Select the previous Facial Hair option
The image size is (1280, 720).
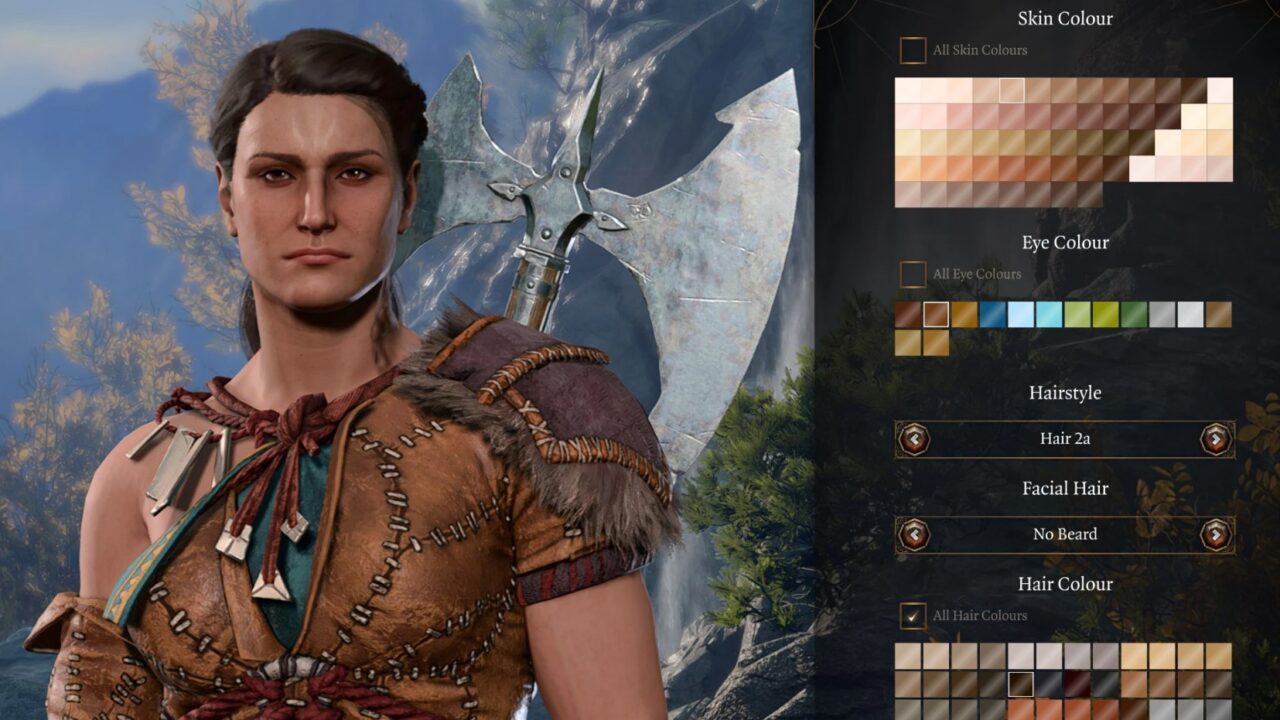(914, 534)
